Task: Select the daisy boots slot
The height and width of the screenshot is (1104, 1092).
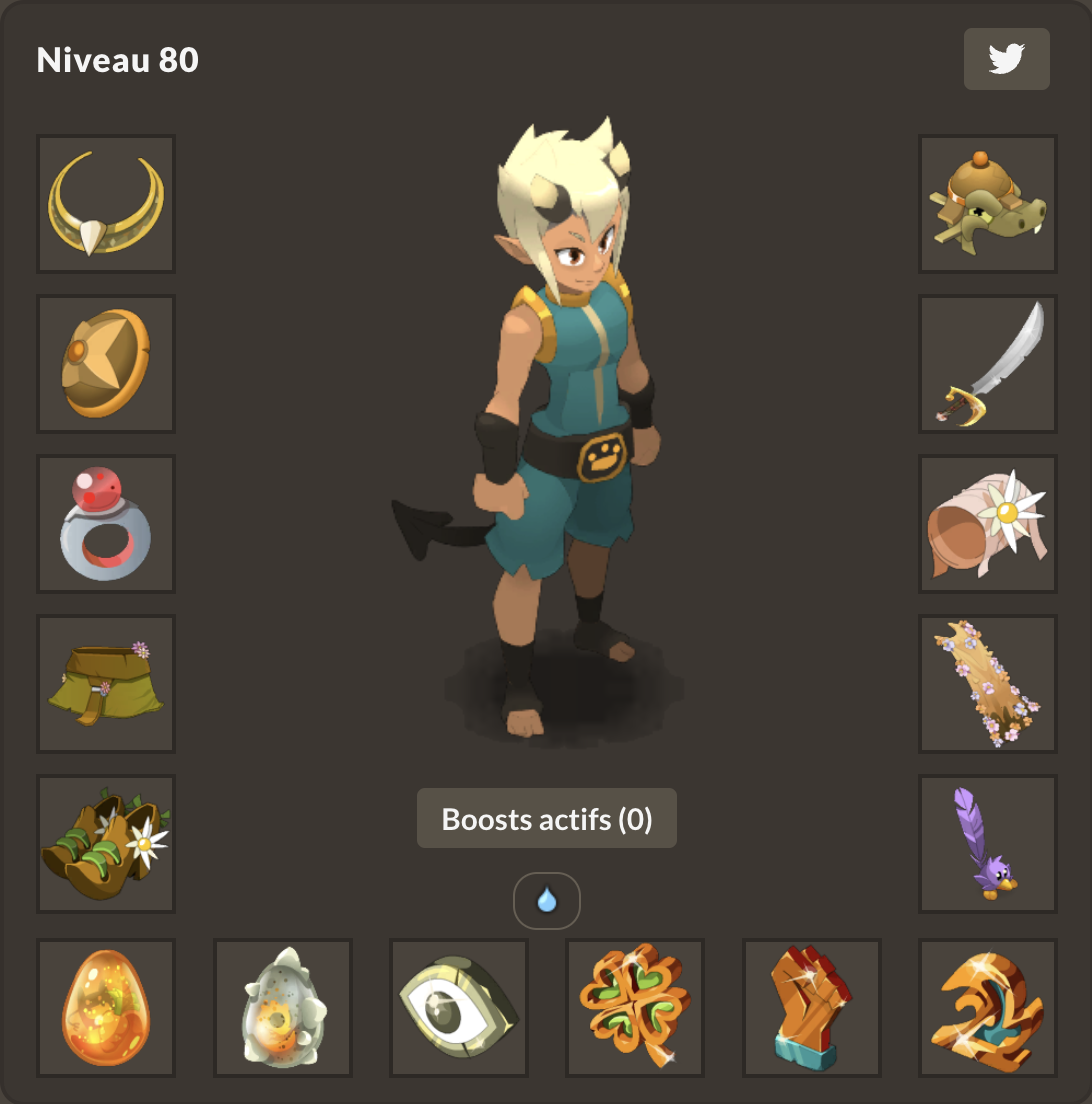Action: click(x=106, y=844)
